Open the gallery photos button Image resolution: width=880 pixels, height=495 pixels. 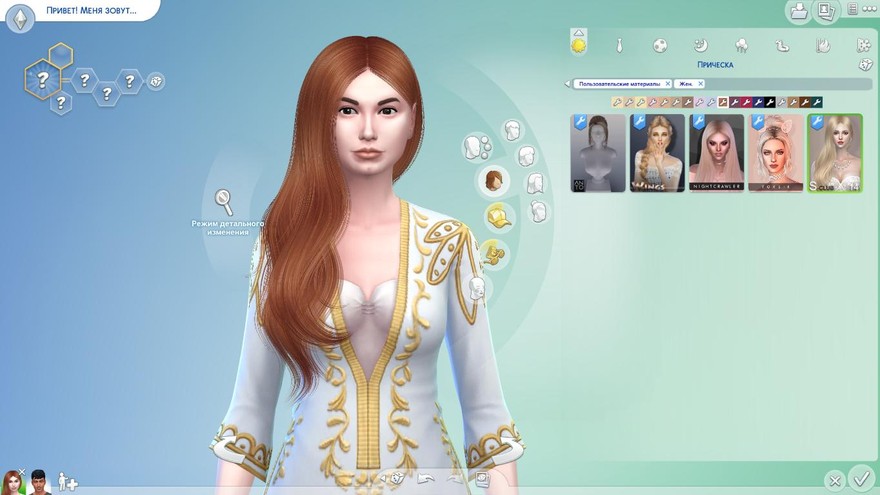(825, 11)
